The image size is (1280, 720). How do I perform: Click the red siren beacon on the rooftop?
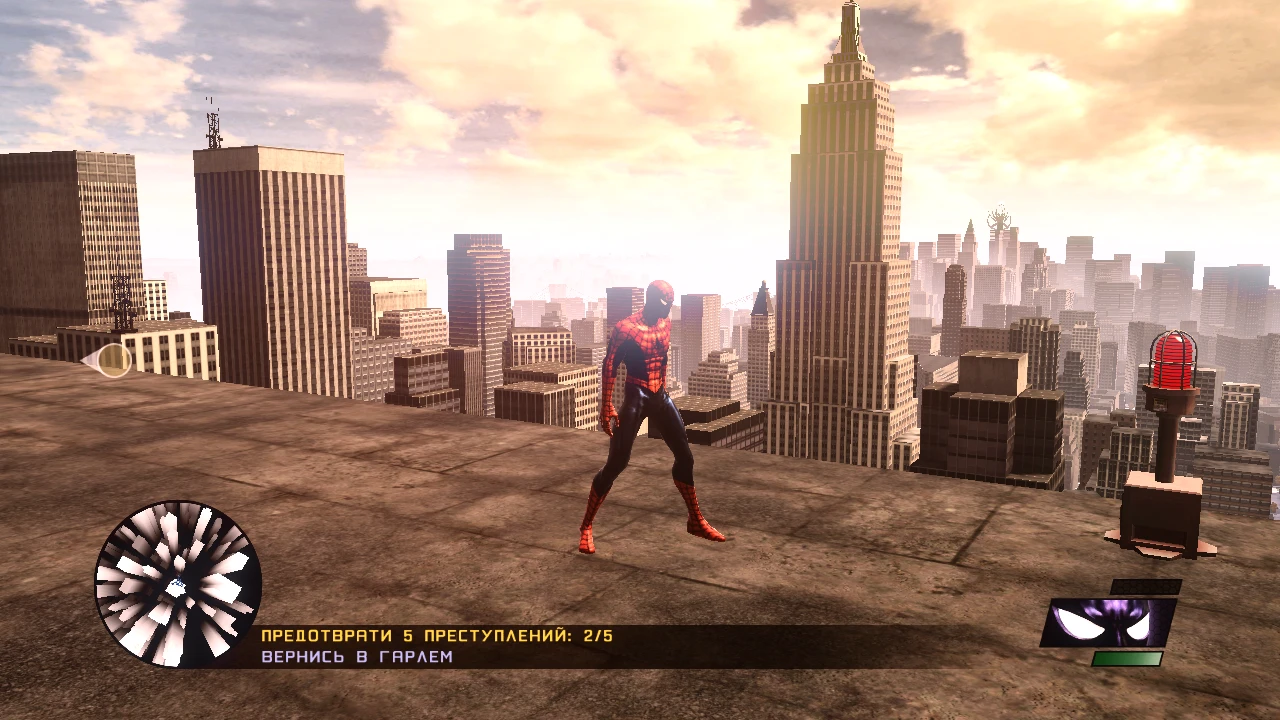tap(1172, 360)
